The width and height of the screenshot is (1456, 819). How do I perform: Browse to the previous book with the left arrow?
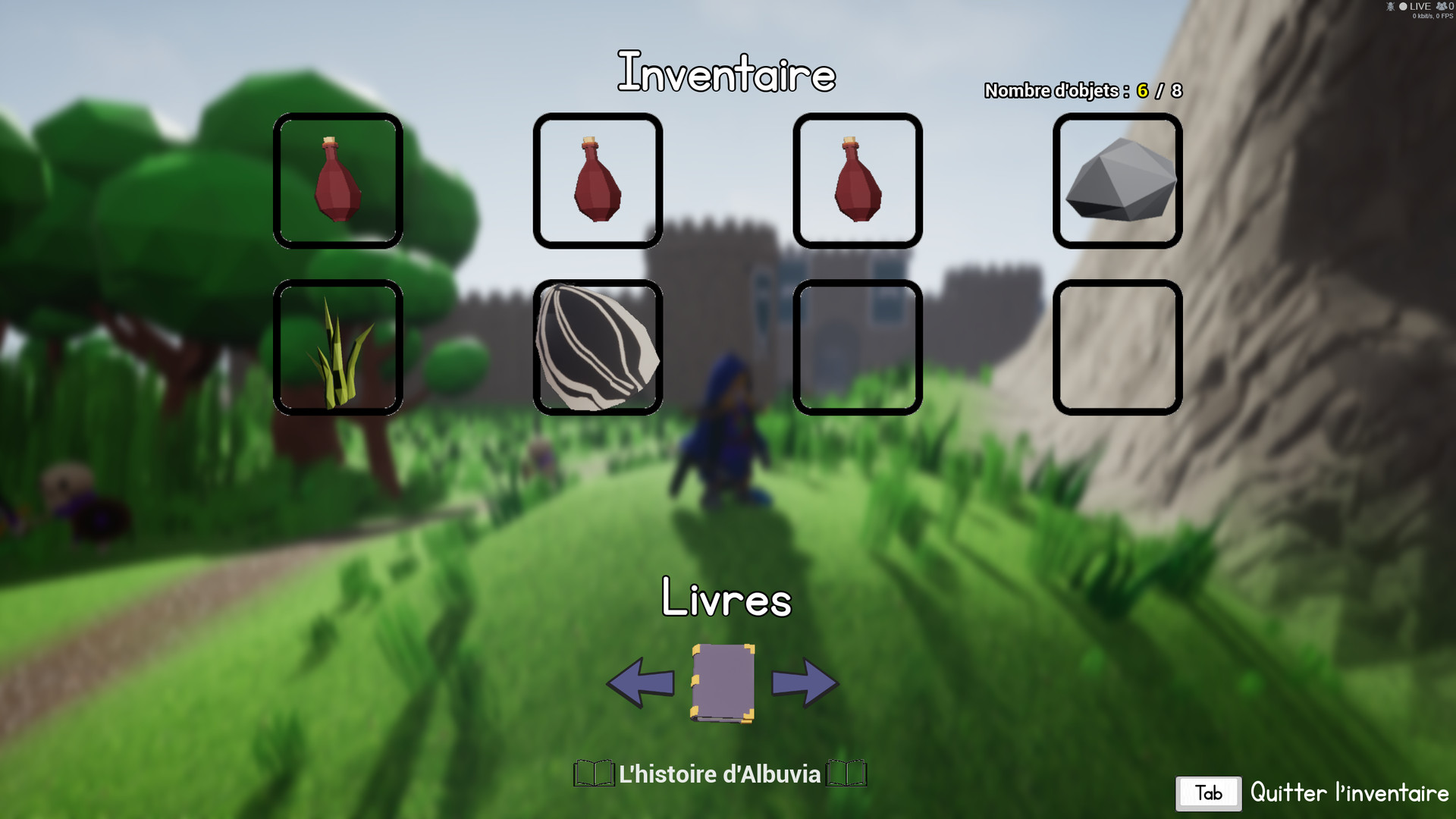pos(641,682)
